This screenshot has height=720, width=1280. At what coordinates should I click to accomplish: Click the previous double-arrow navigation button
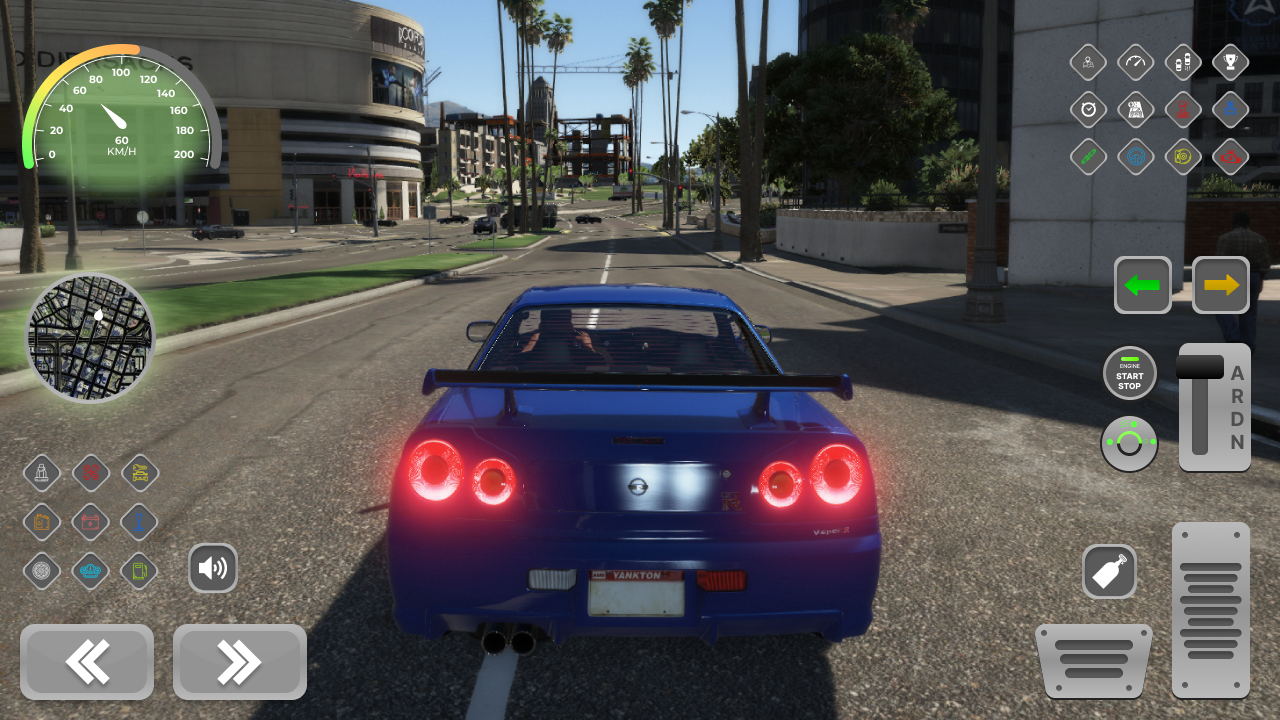point(87,662)
